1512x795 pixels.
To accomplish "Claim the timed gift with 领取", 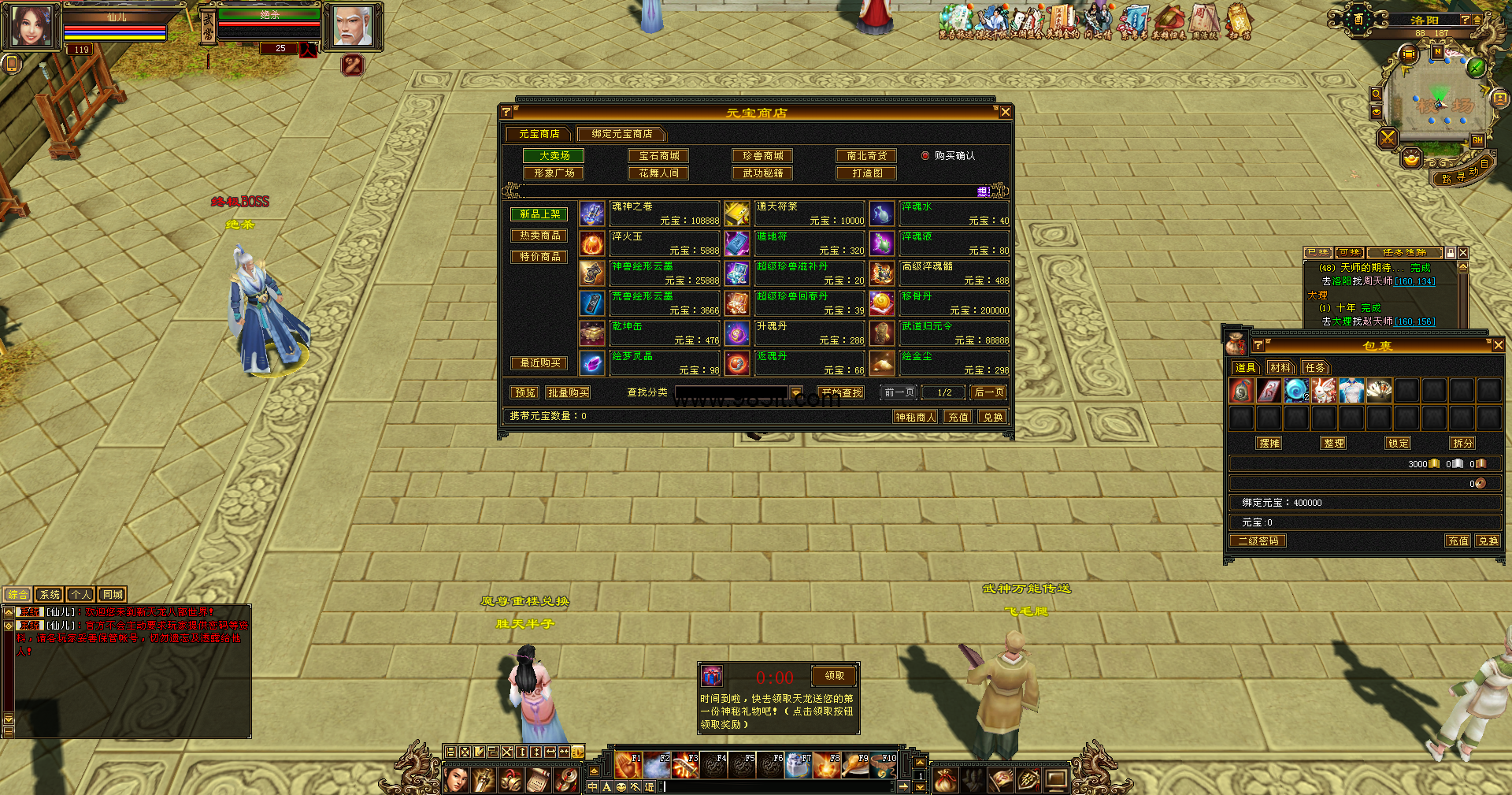I will (x=834, y=676).
